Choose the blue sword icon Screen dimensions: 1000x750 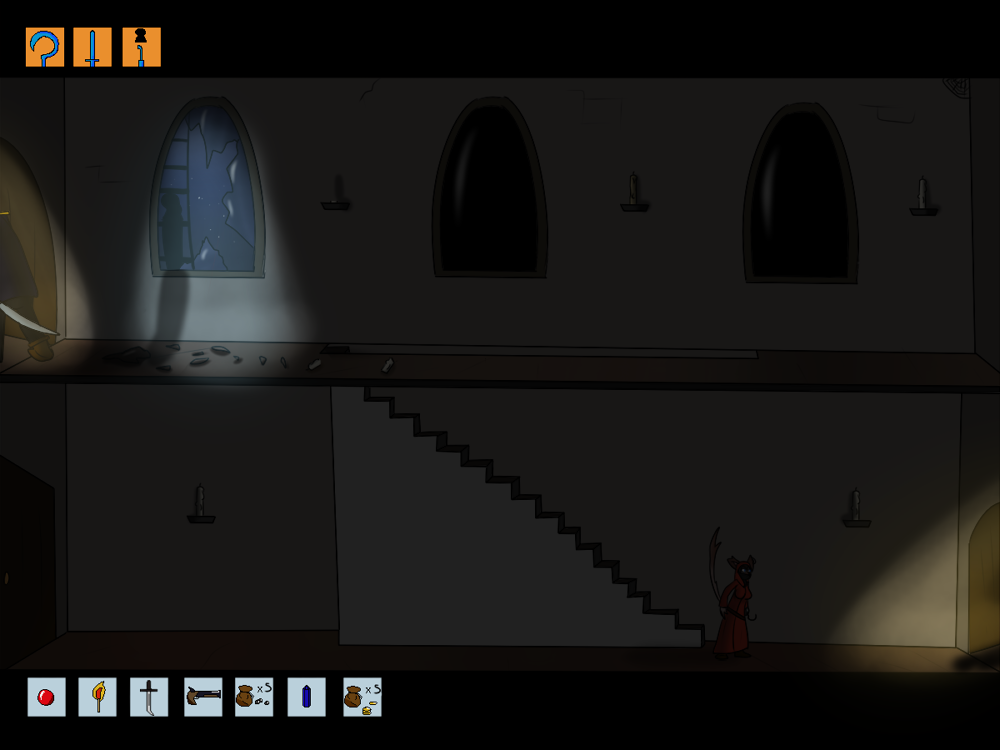[93, 47]
